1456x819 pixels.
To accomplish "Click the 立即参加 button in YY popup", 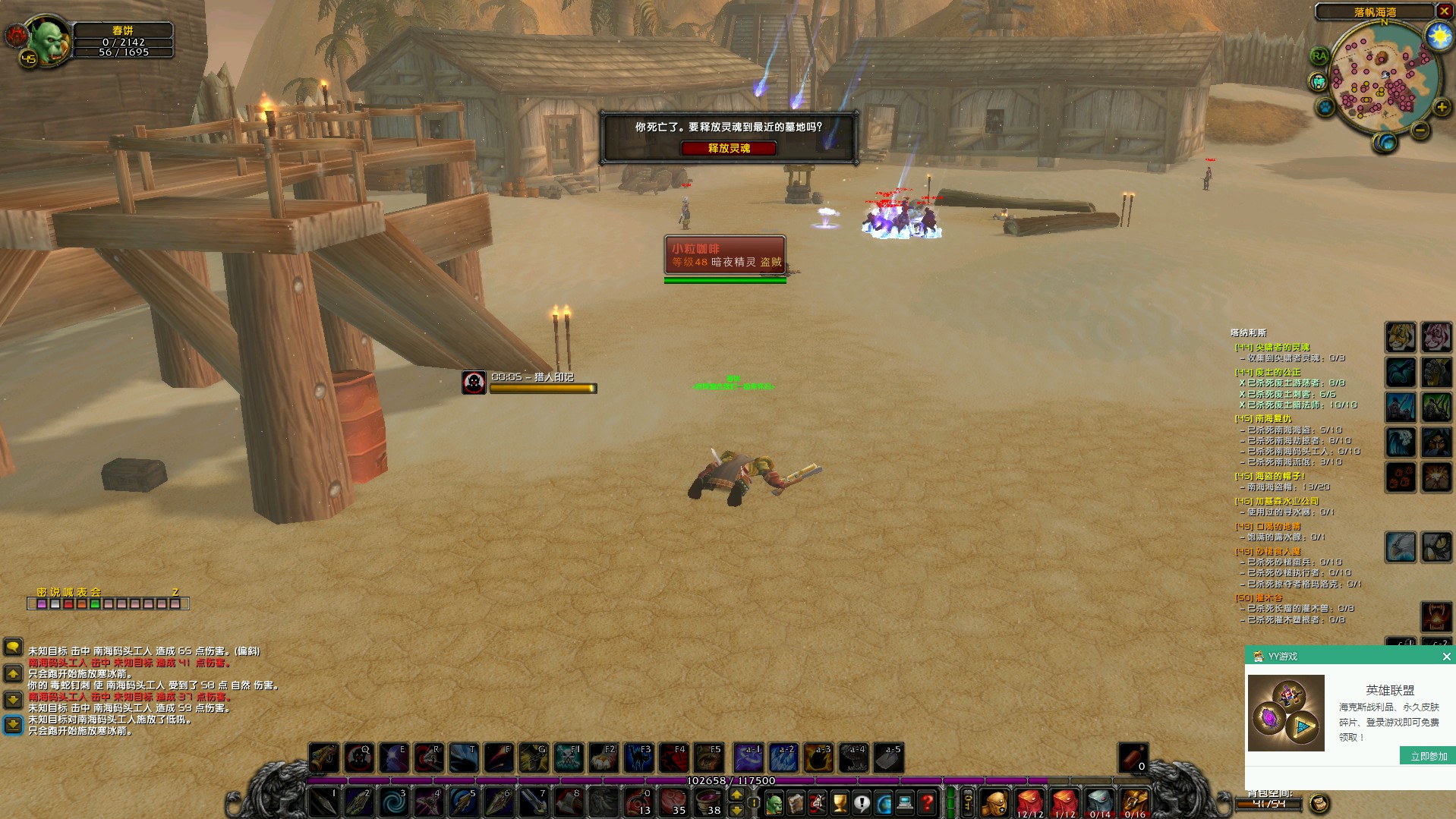I will click(1428, 756).
